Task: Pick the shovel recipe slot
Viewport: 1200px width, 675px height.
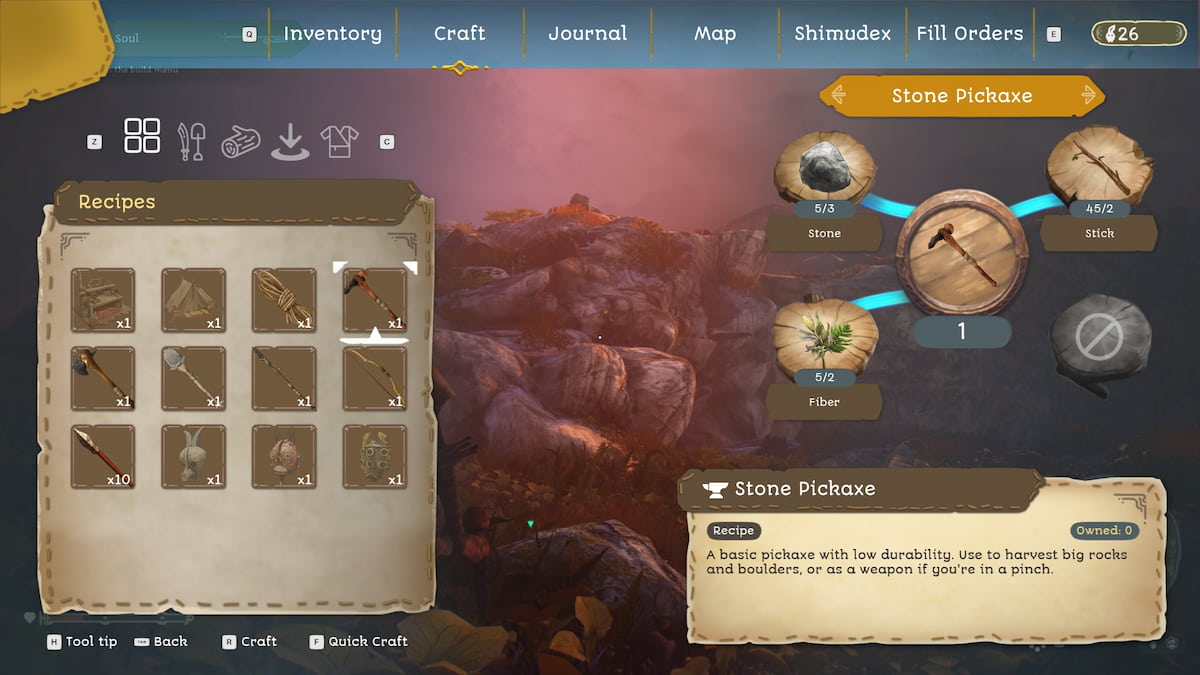Action: point(194,378)
